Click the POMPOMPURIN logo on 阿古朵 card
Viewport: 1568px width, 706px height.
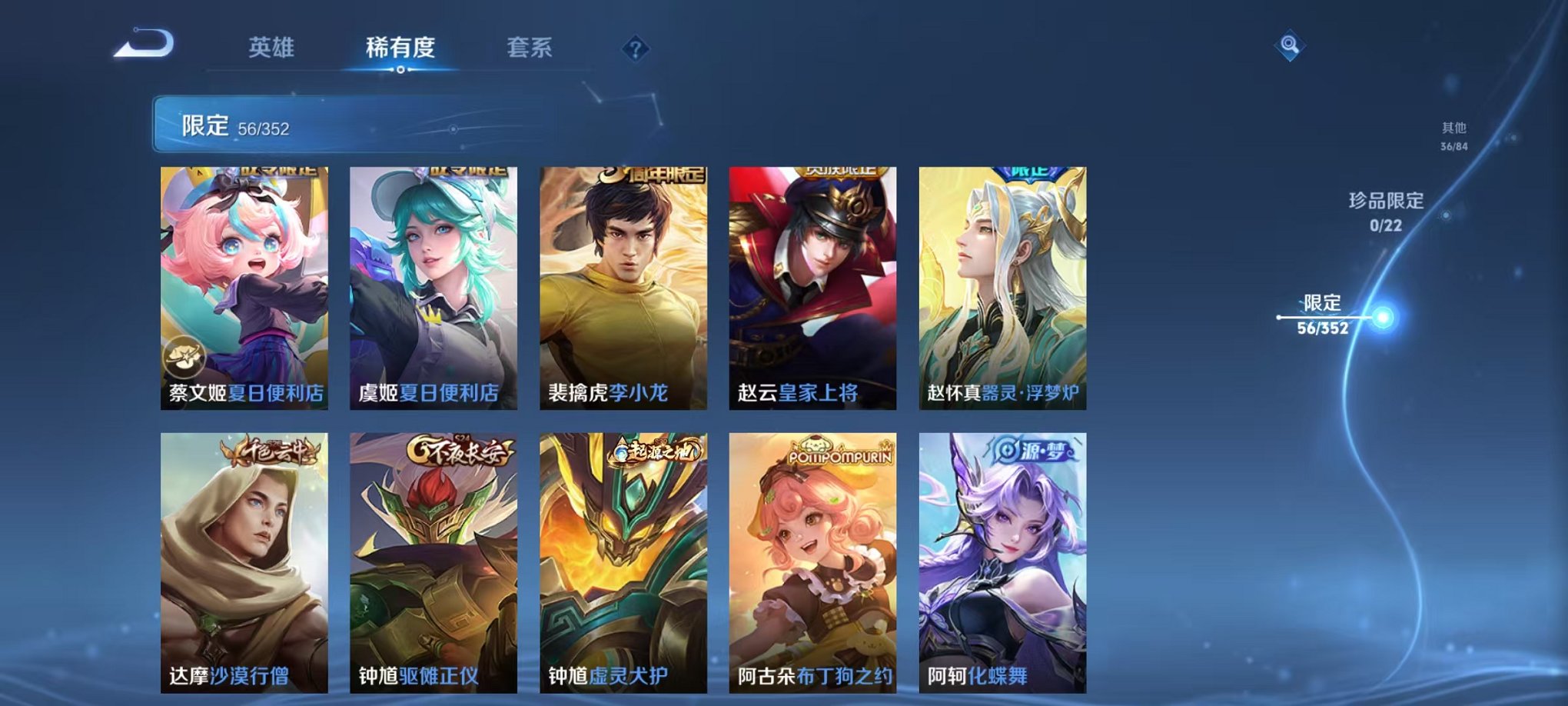coord(840,453)
